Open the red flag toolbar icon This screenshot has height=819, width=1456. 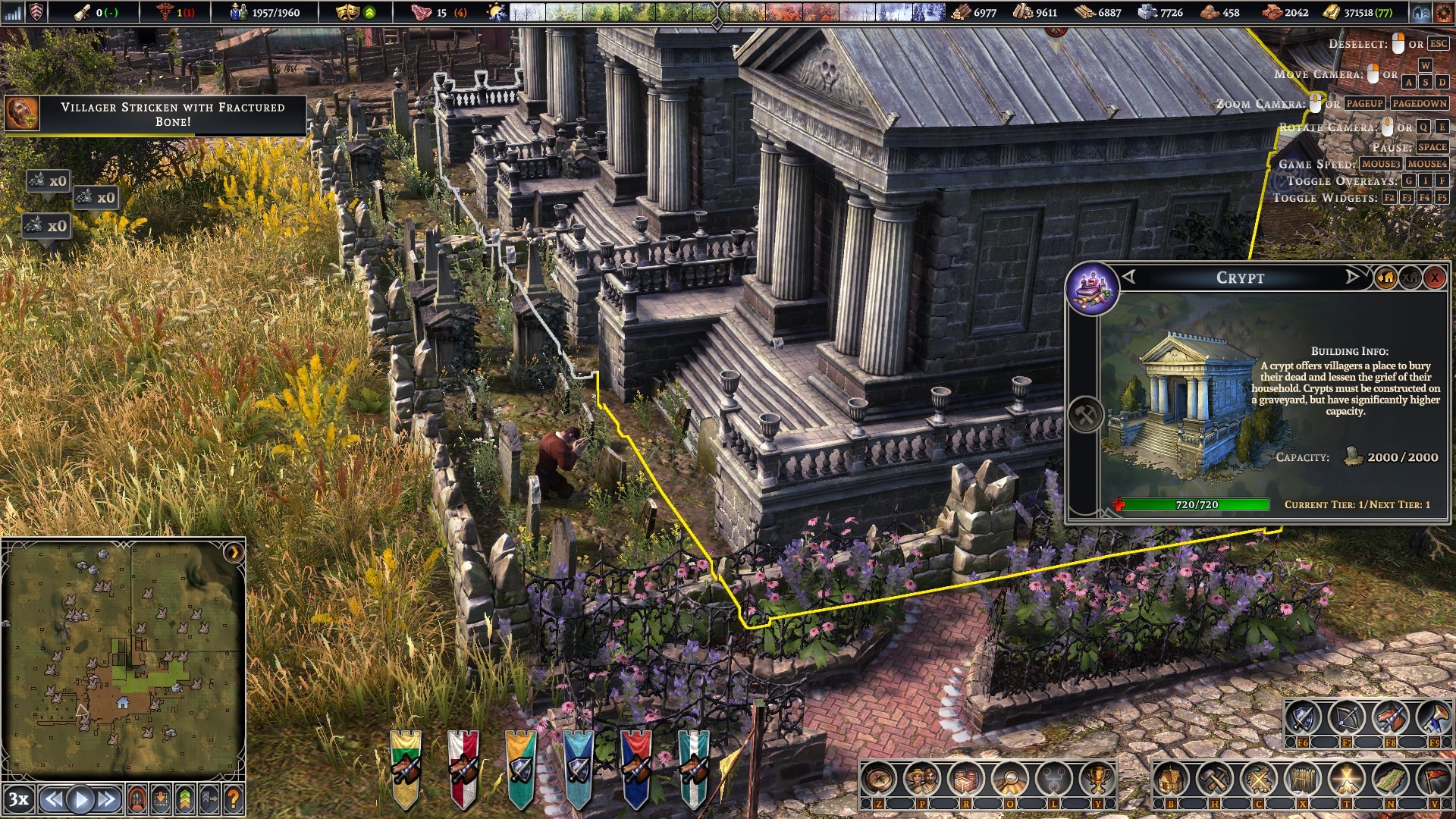tap(1433, 780)
